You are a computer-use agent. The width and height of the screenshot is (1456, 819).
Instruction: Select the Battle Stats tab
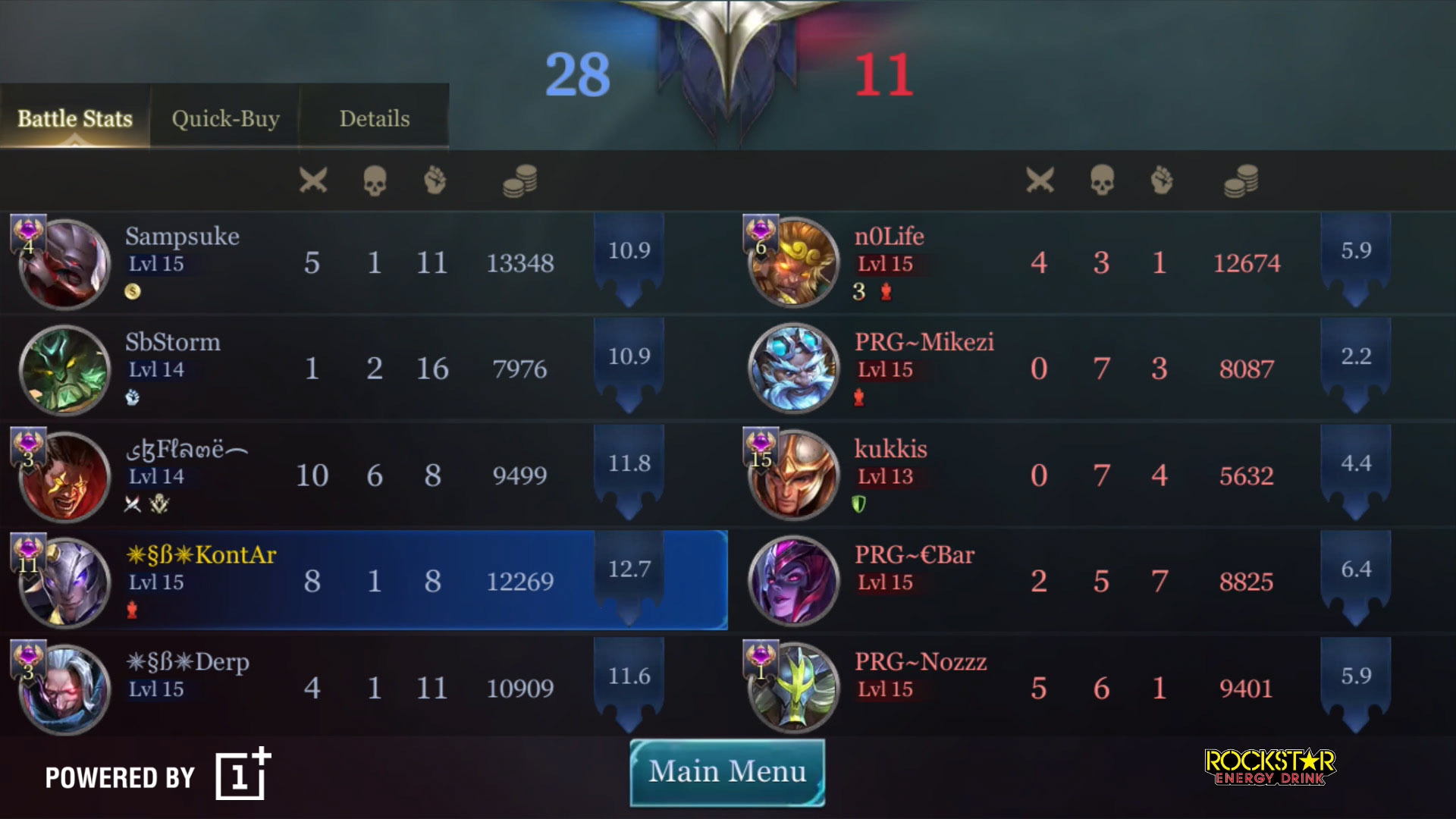pos(75,119)
